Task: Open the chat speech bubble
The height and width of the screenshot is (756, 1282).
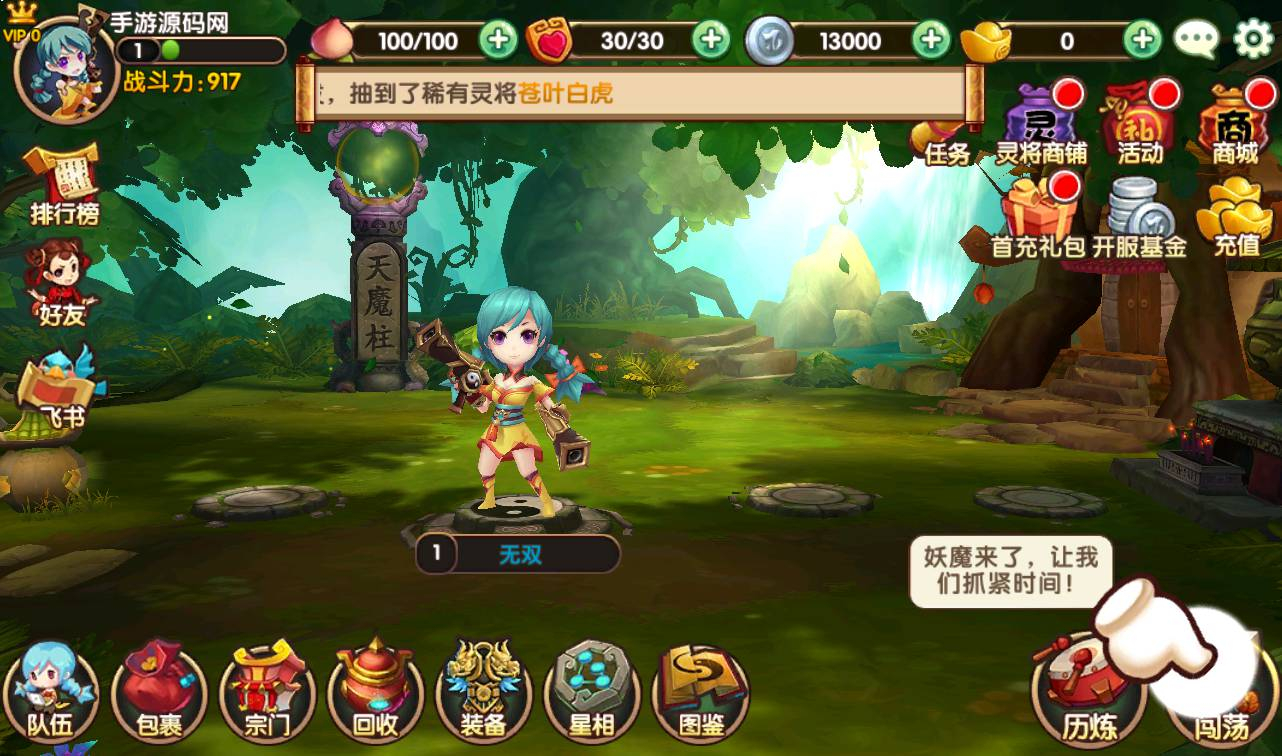Action: 1195,40
